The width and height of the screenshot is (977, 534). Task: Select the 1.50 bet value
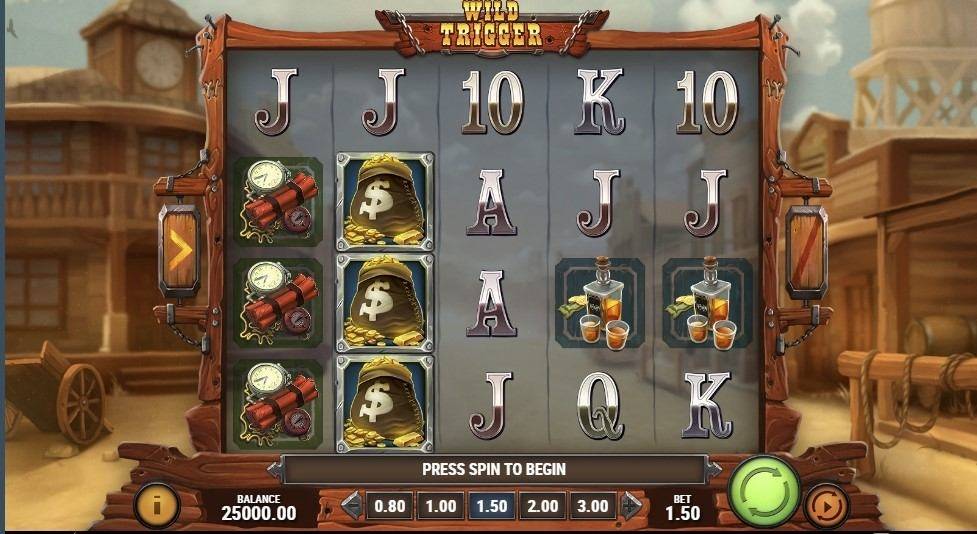[491, 506]
